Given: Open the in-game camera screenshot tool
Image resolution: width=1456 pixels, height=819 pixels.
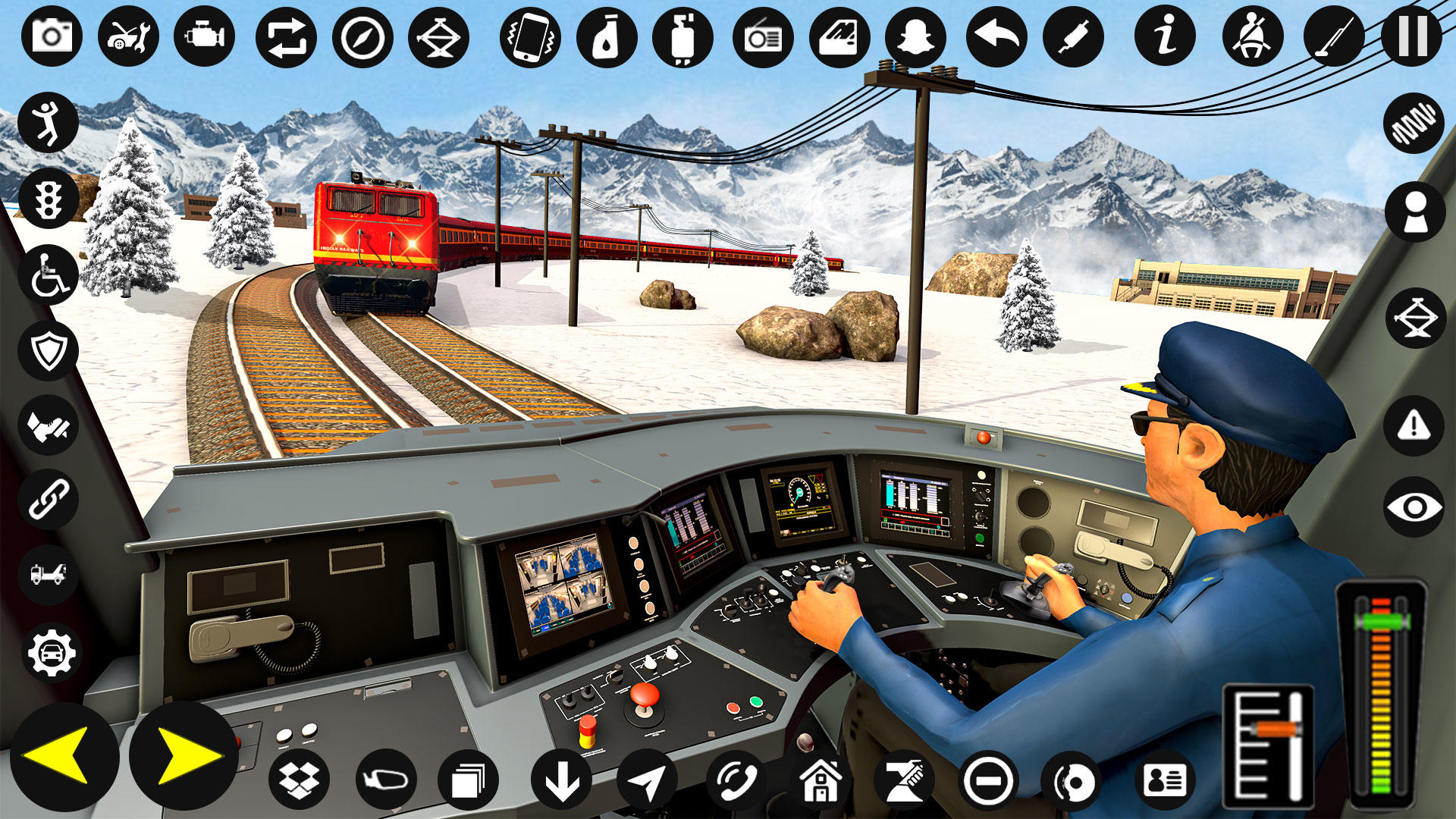Looking at the screenshot, I should tap(52, 34).
